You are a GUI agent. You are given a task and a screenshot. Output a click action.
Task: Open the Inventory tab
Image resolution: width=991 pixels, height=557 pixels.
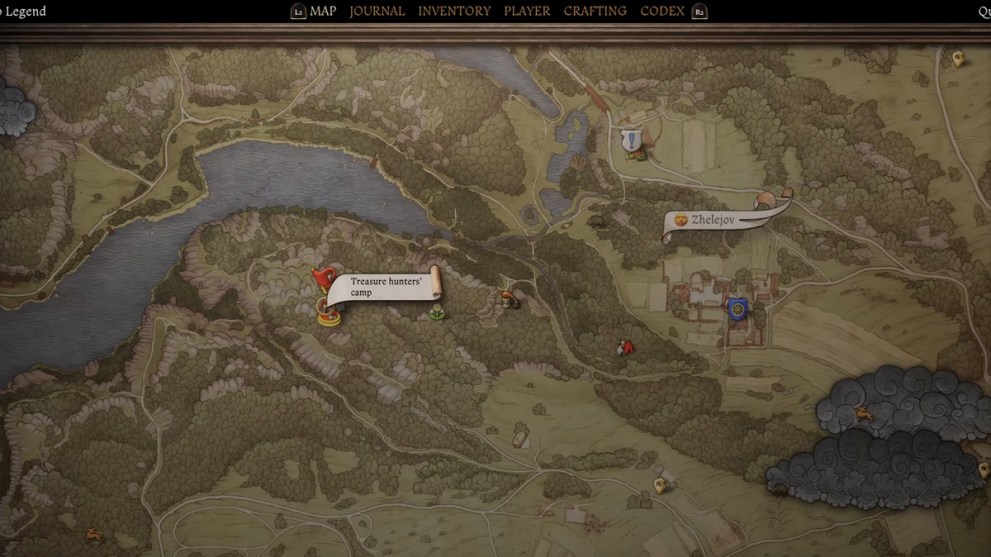click(x=454, y=11)
